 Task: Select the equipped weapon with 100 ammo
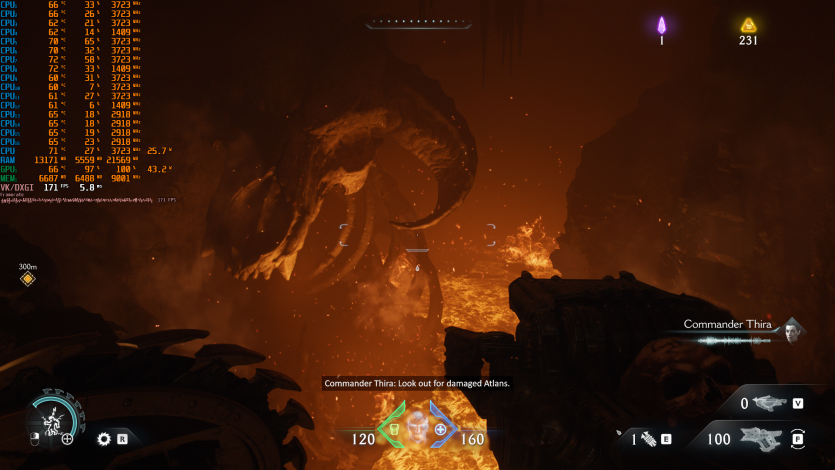tap(762, 438)
